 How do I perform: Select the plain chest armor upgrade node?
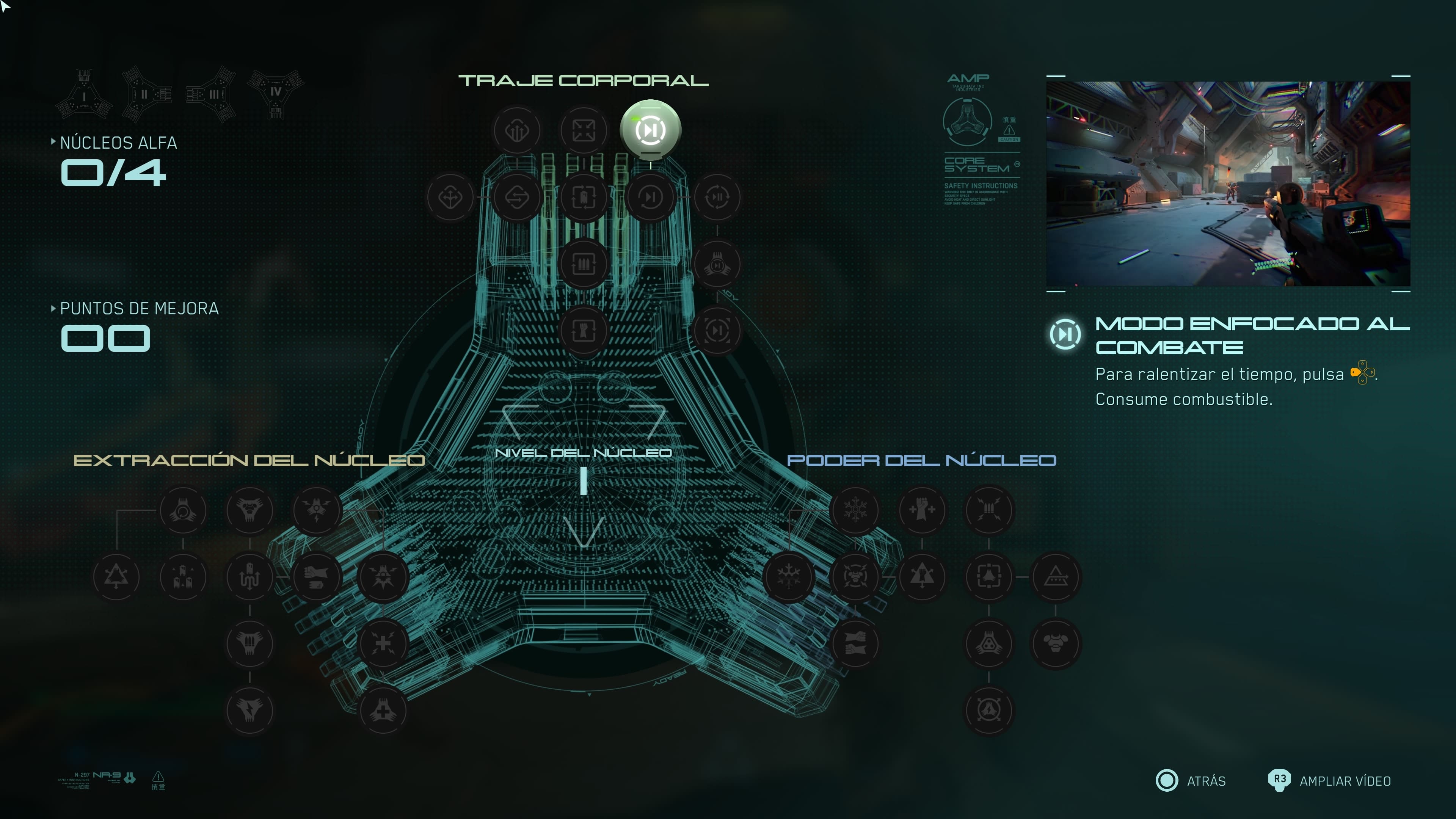click(x=1055, y=644)
